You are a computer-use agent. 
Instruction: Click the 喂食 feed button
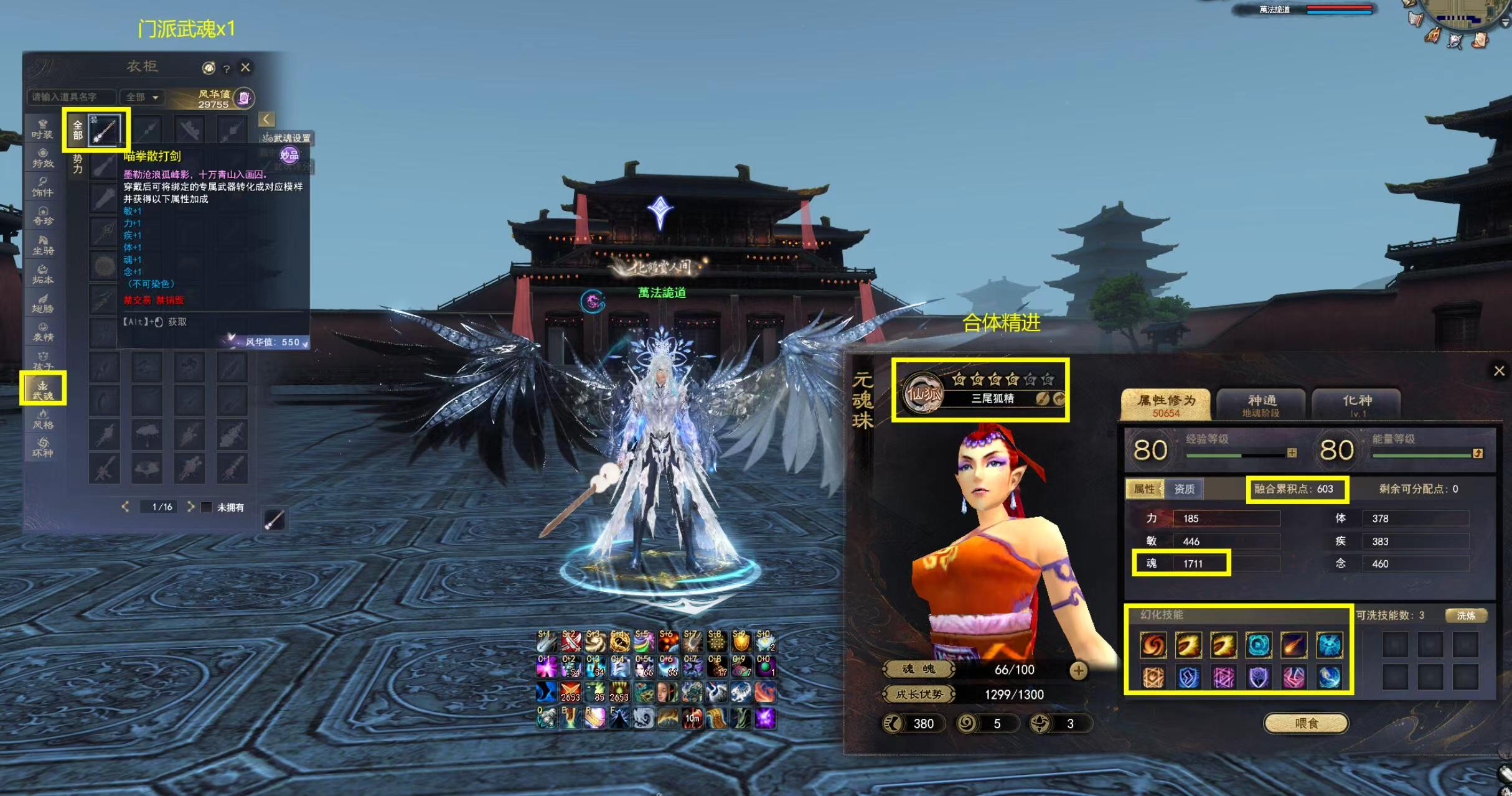pos(1306,723)
